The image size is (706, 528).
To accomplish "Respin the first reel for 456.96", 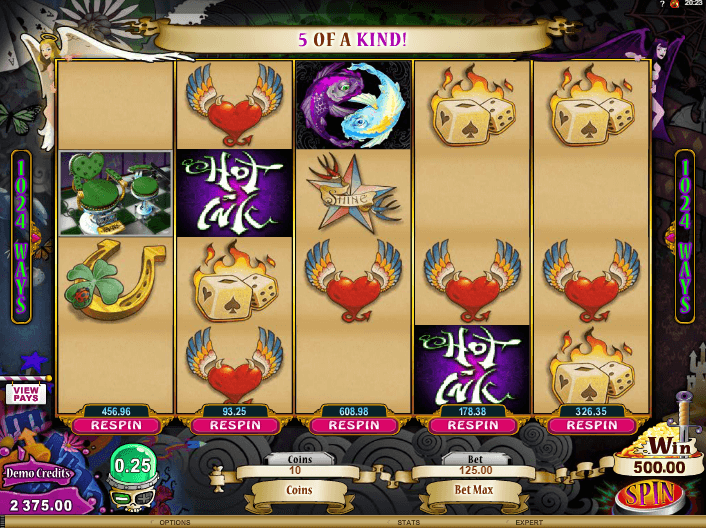I will pyautogui.click(x=116, y=425).
